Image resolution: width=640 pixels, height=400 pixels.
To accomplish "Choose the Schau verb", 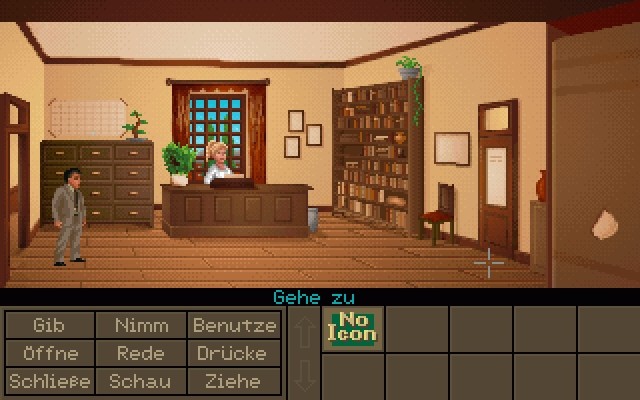I will pyautogui.click(x=141, y=381).
